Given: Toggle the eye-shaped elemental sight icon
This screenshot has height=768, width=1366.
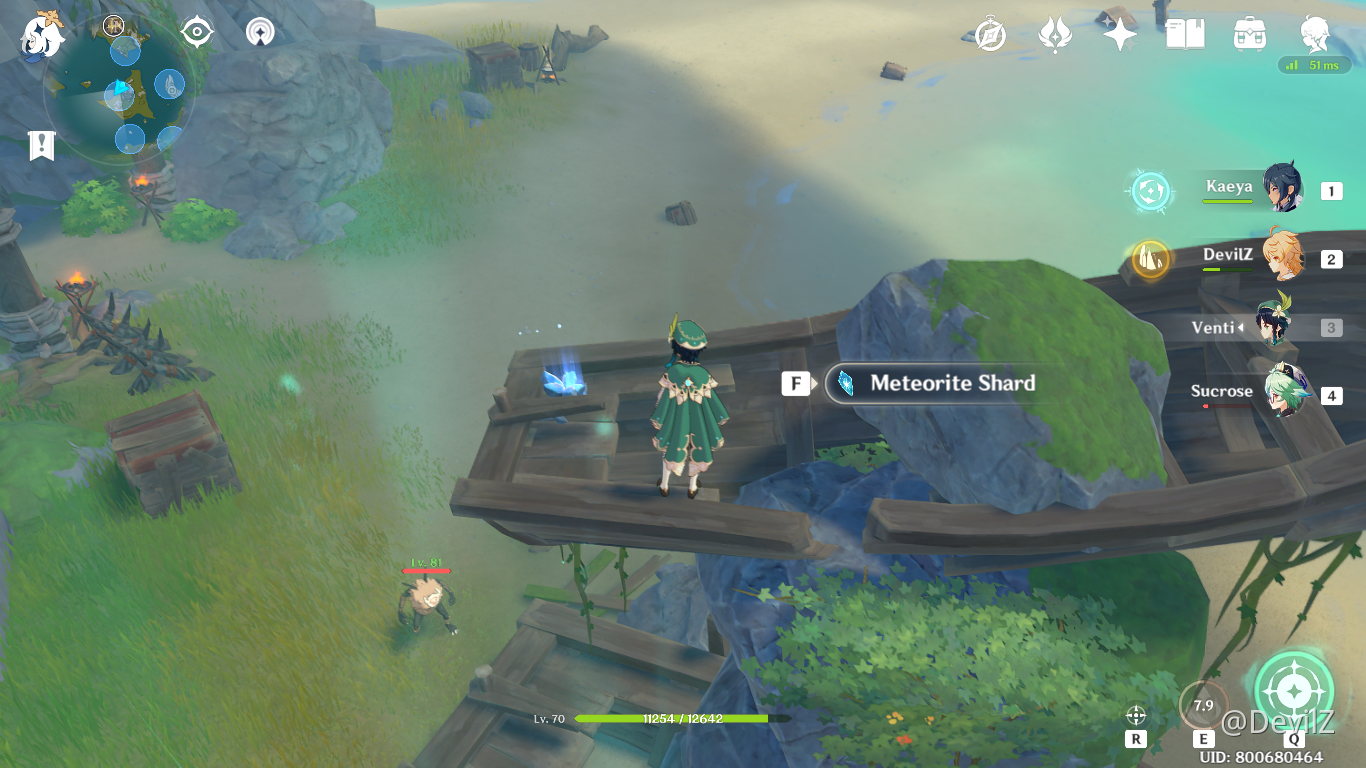Looking at the screenshot, I should coord(197,33).
